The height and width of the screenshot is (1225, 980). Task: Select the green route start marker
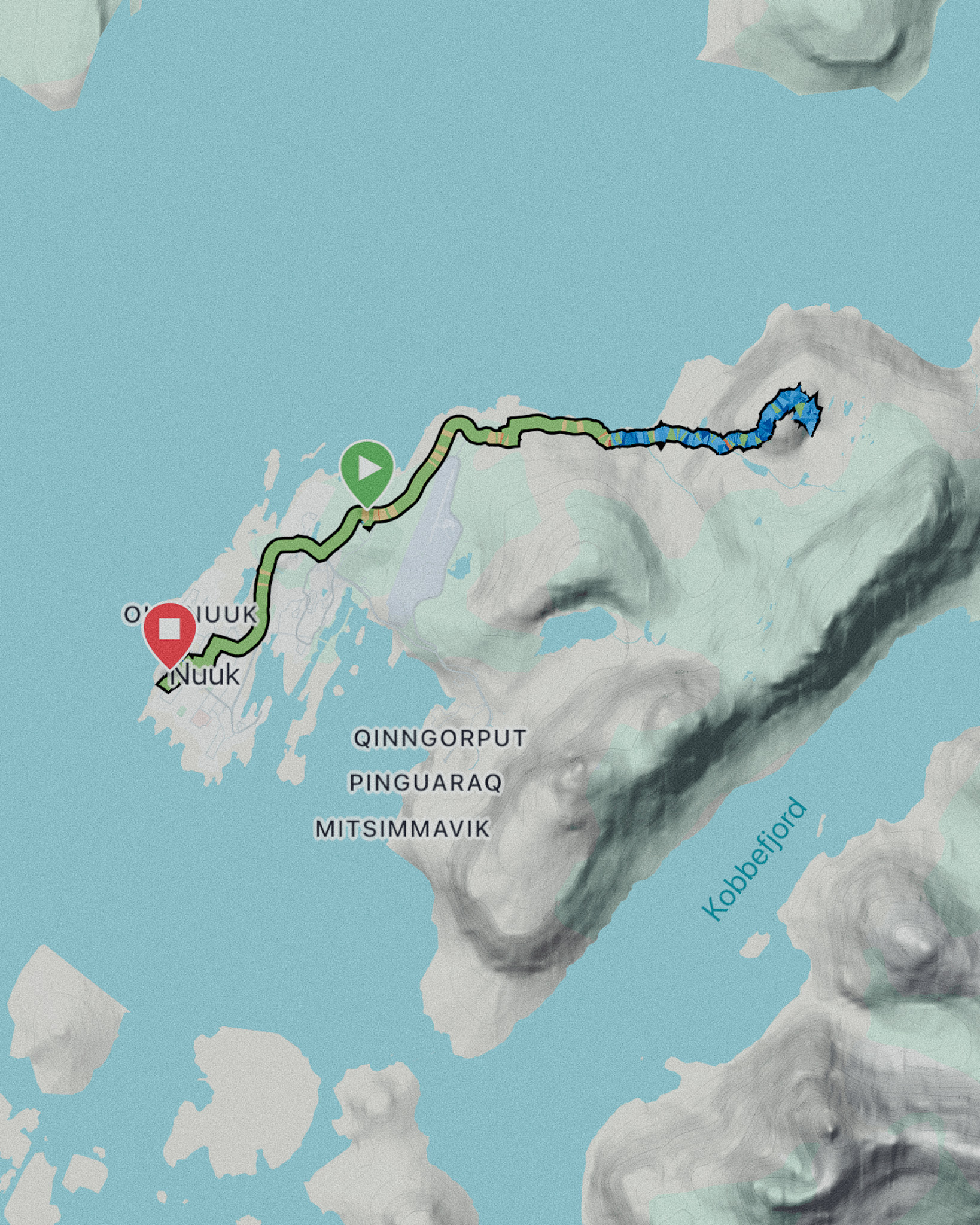[x=367, y=470]
